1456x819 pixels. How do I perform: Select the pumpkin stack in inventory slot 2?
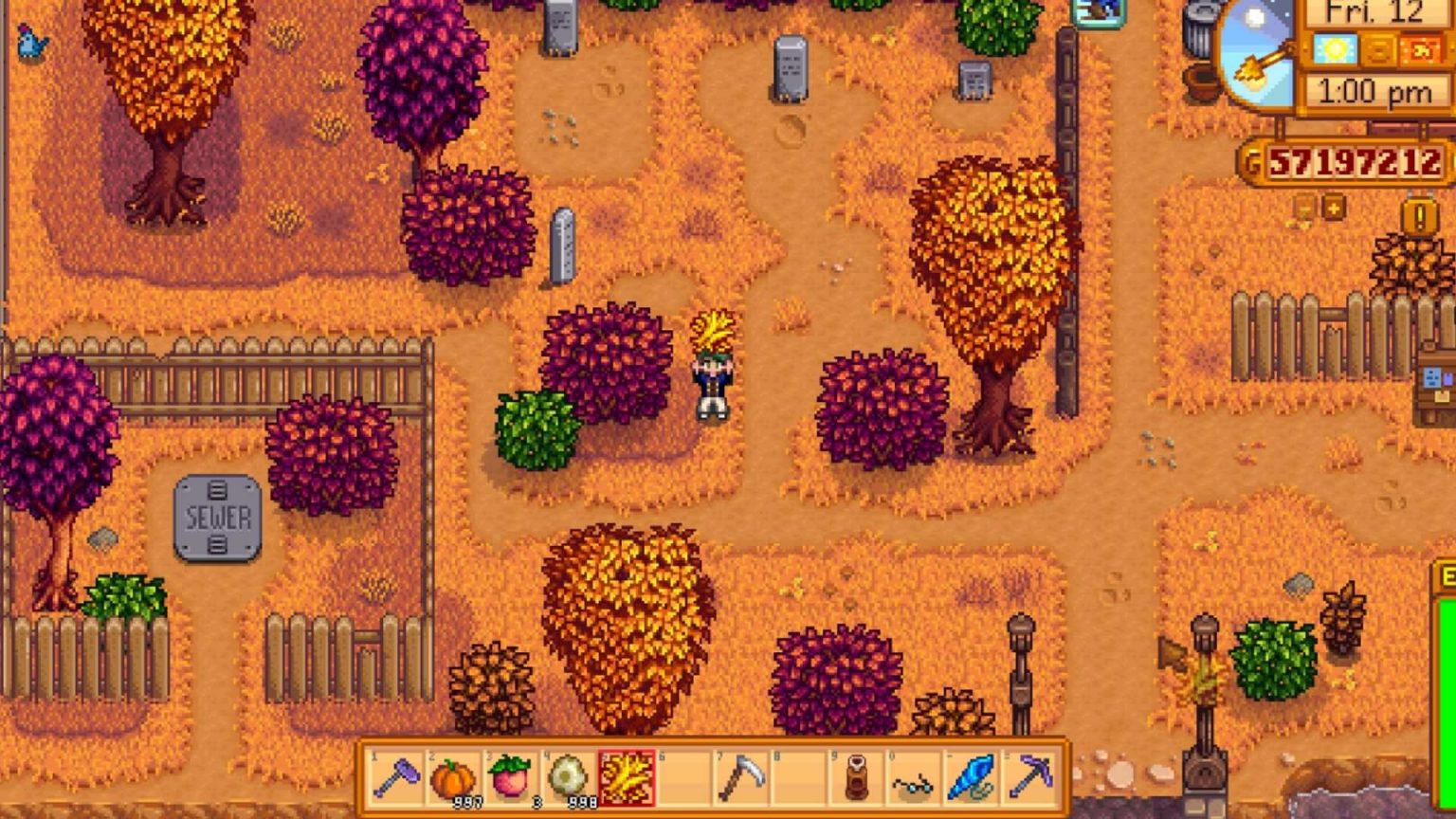(x=453, y=777)
